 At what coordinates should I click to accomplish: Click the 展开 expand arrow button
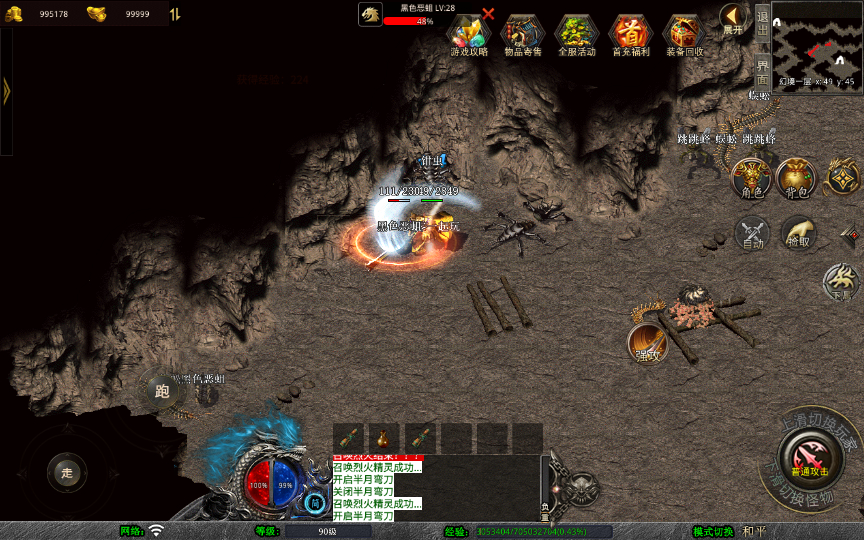(733, 18)
